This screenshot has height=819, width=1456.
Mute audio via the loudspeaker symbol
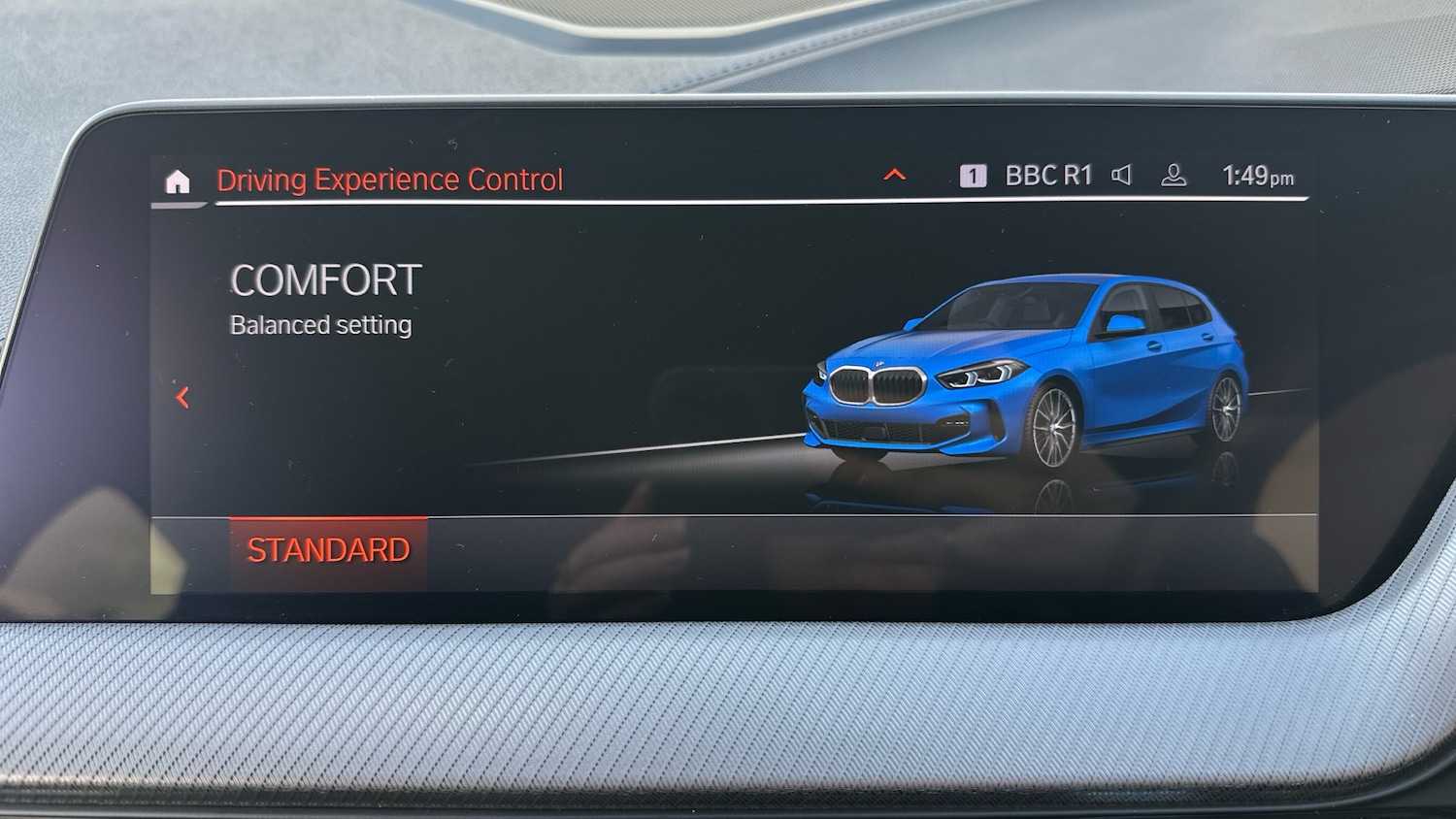coord(1121,175)
